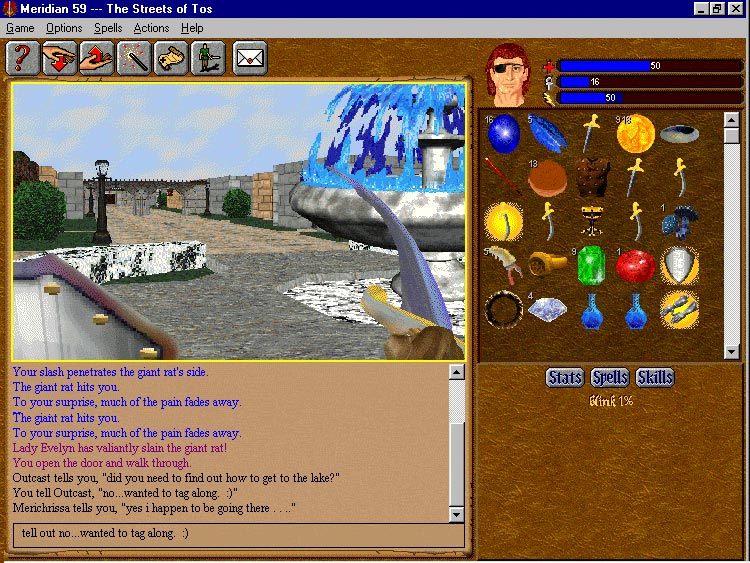Select the blue feather item
Image resolution: width=750 pixels, height=563 pixels.
pyautogui.click(x=548, y=132)
